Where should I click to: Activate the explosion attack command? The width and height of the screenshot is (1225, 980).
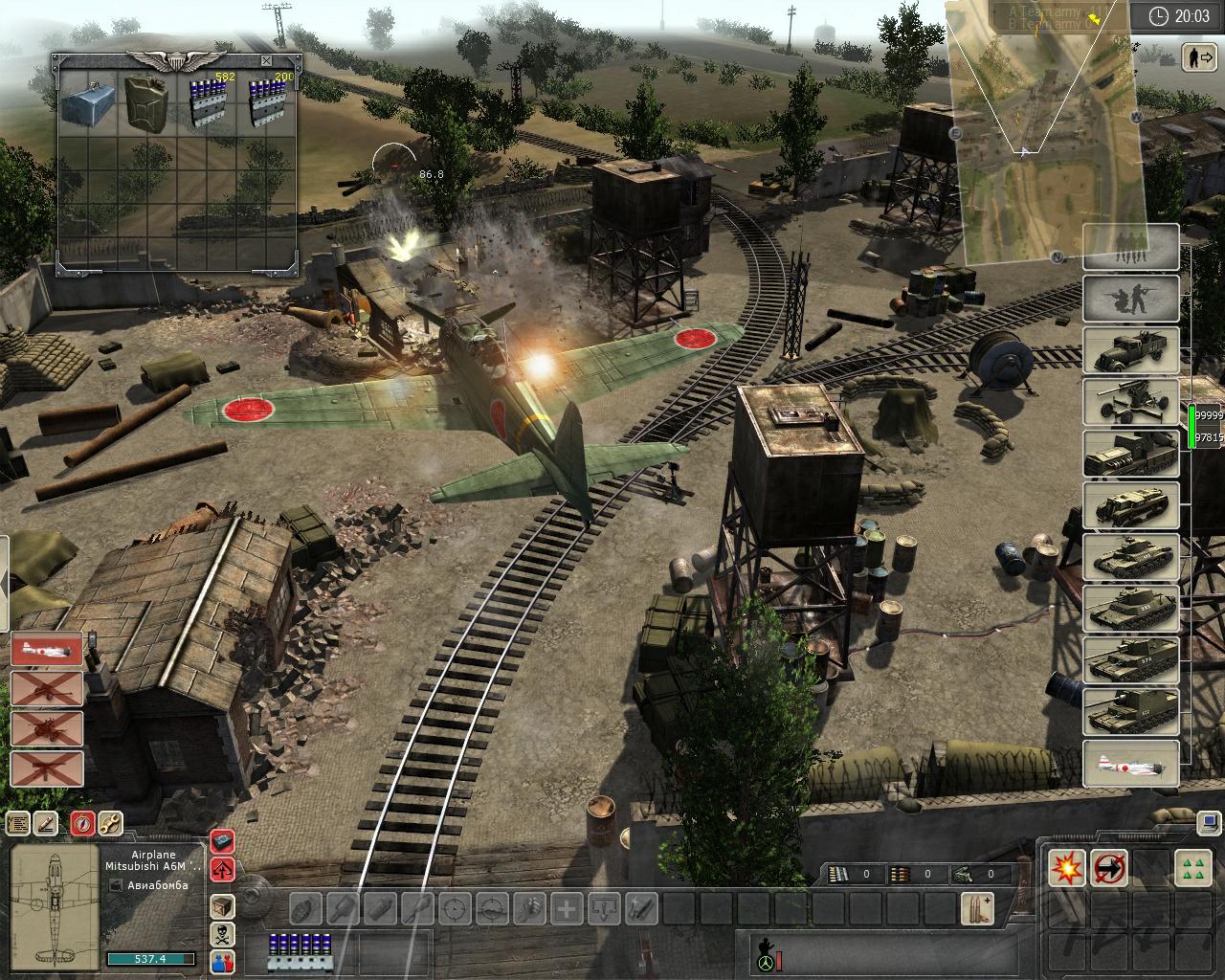[1066, 868]
